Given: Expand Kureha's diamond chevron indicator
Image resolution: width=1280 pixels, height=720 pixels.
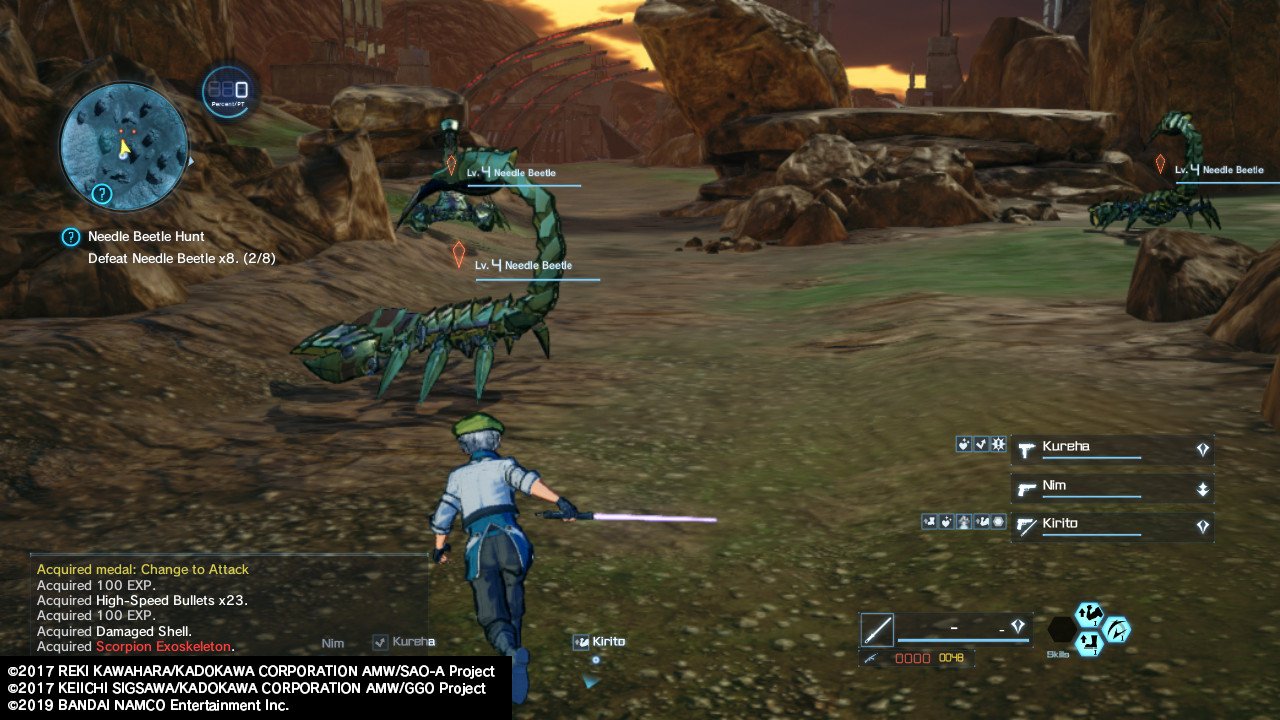Looking at the screenshot, I should coord(1204,449).
